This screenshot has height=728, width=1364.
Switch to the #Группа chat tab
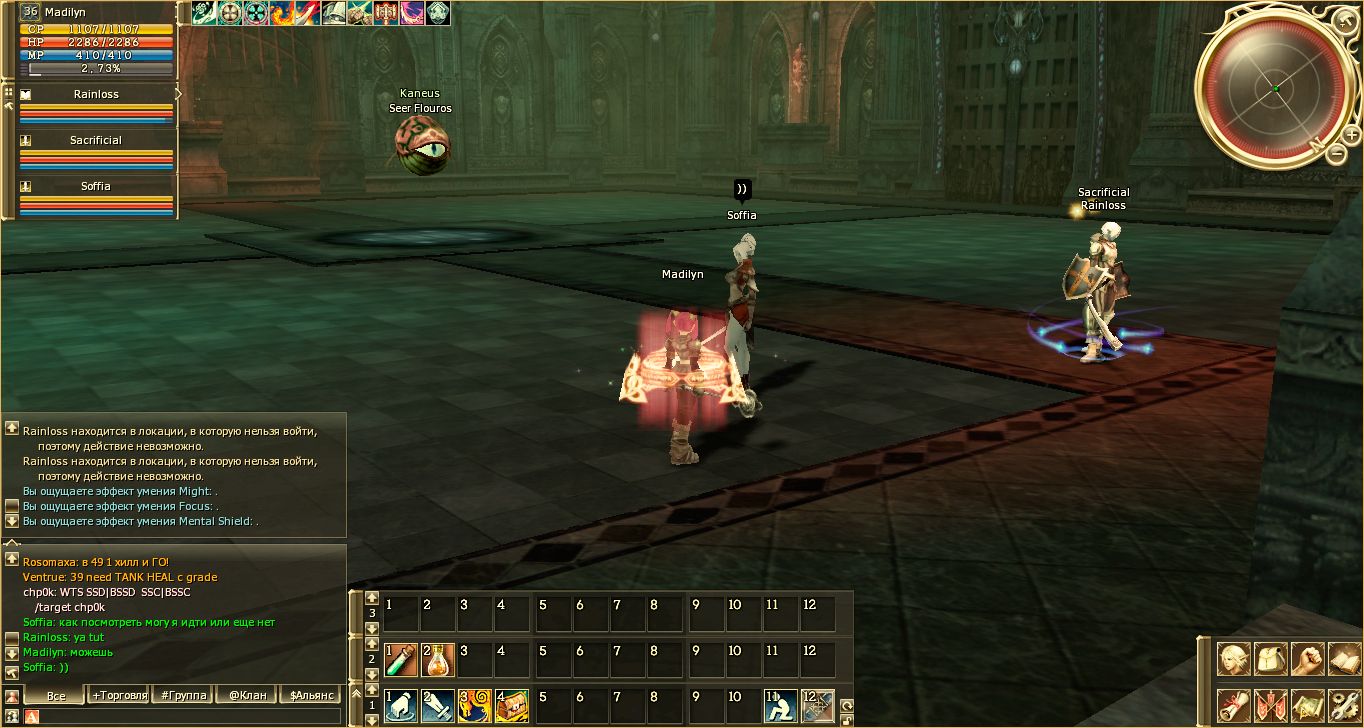(x=183, y=695)
